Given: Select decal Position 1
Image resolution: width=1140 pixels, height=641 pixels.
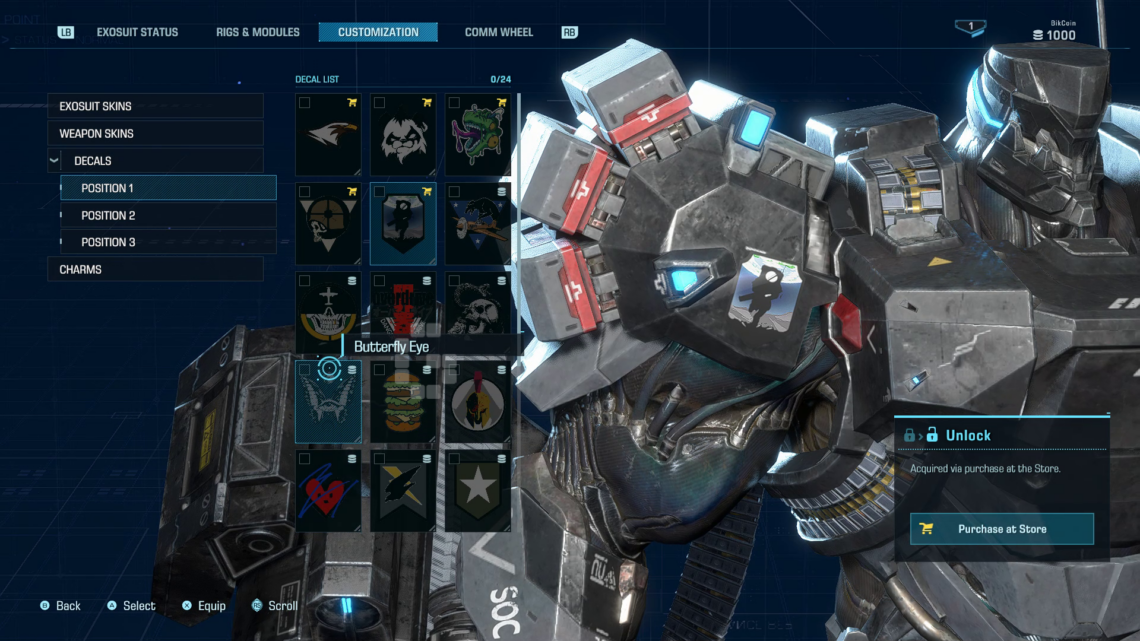Looking at the screenshot, I should tap(168, 188).
